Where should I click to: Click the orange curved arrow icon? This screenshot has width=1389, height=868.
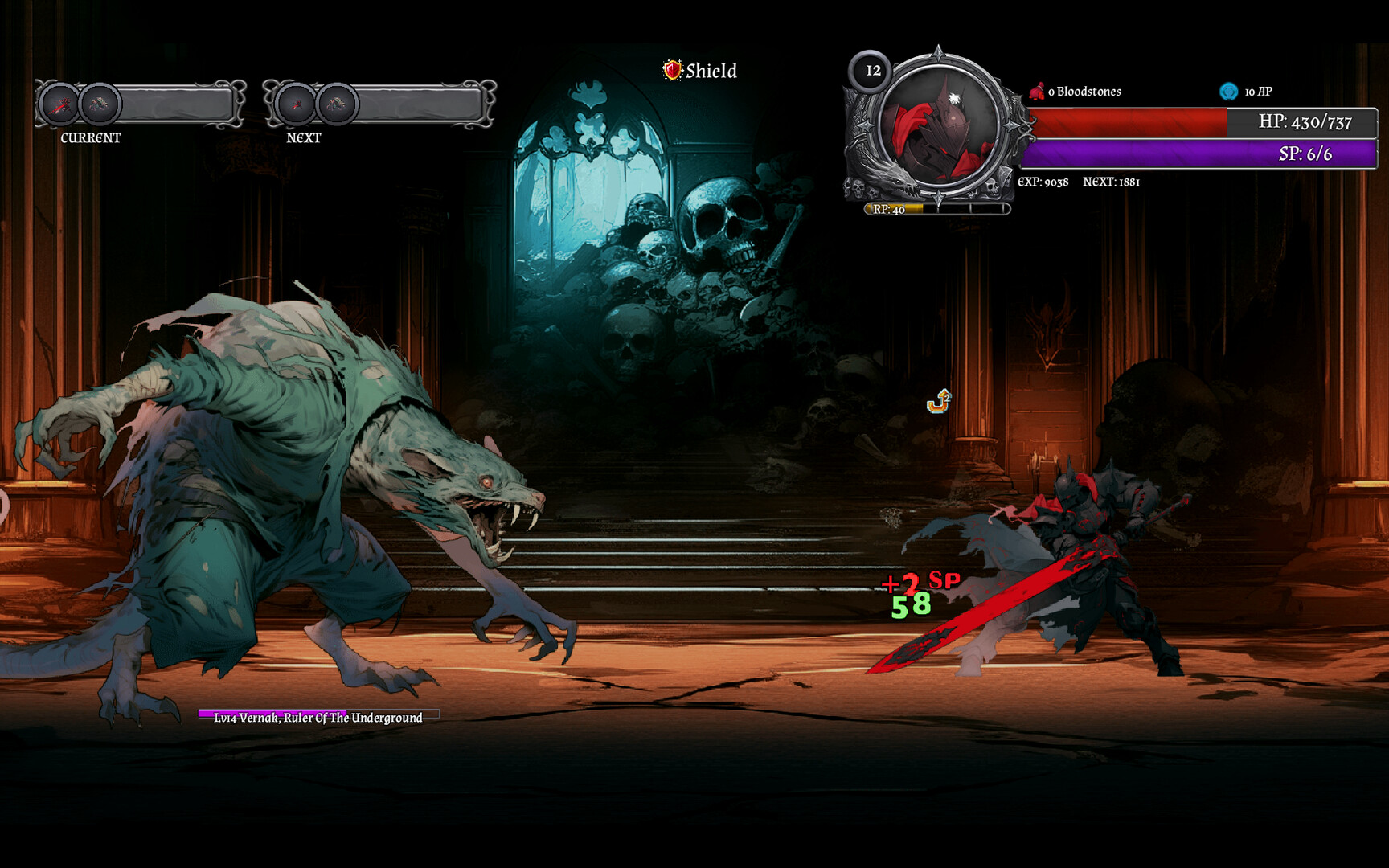click(x=939, y=401)
